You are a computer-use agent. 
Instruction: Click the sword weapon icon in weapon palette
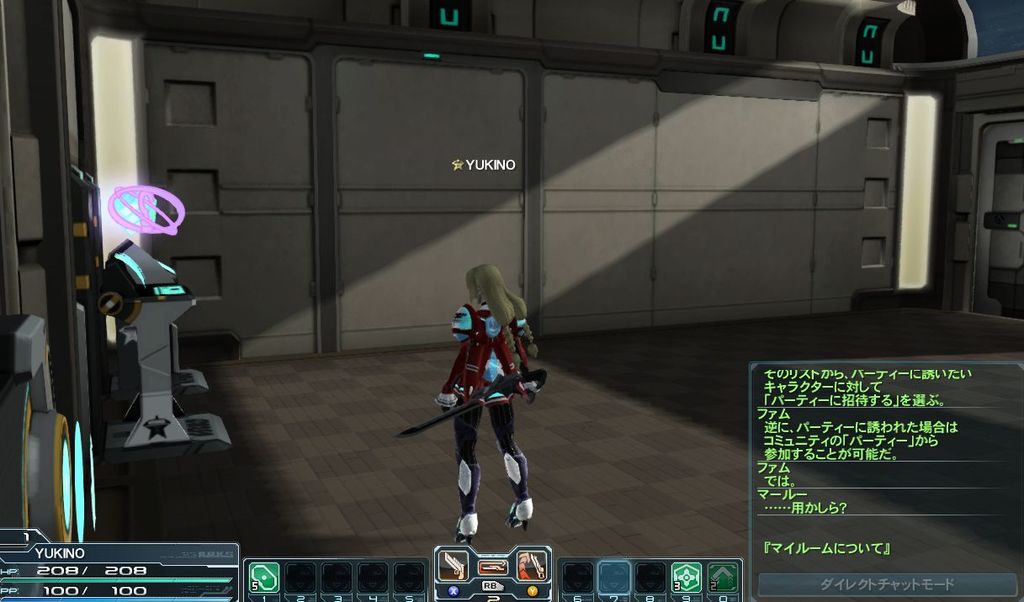point(453,566)
